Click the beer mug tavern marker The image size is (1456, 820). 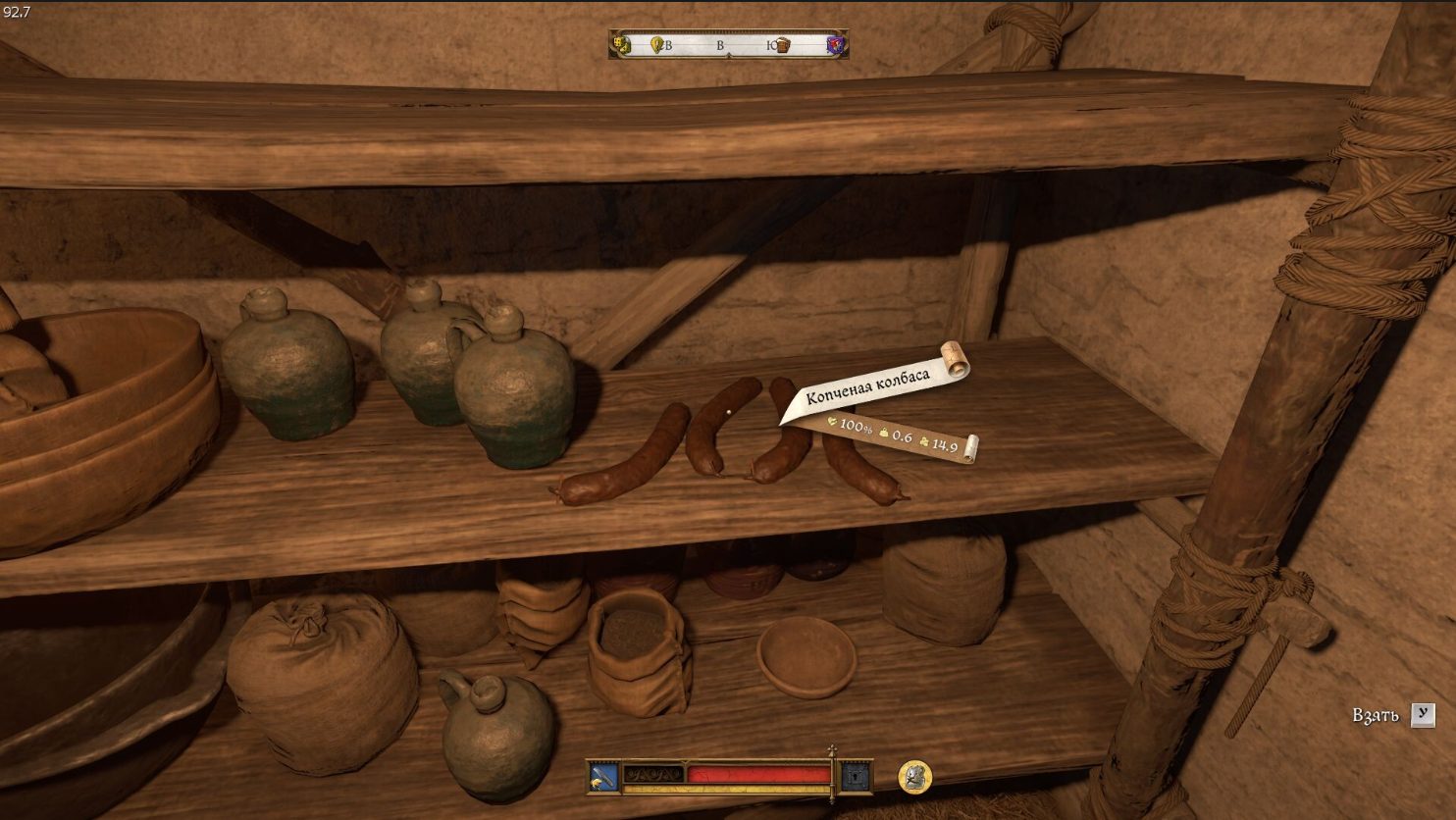783,44
